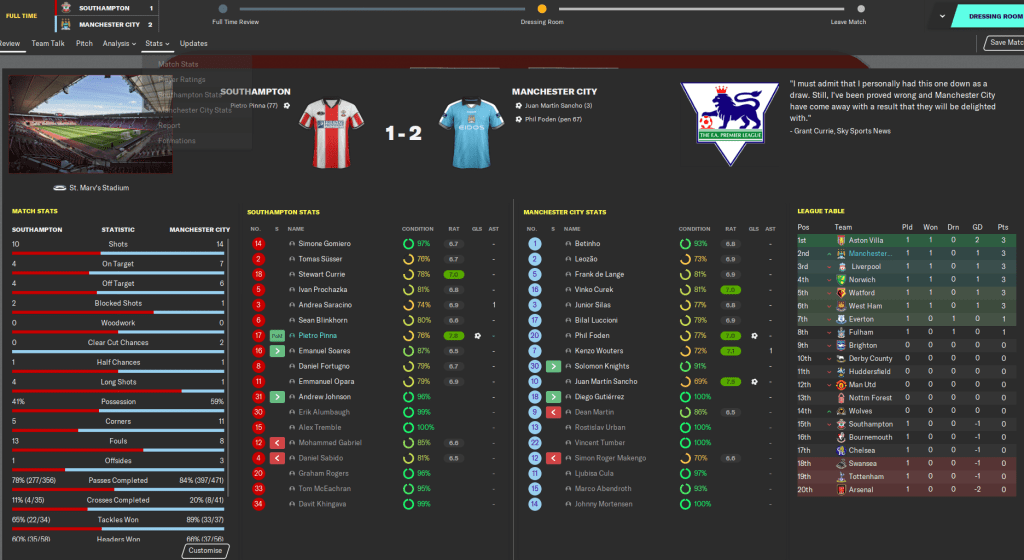This screenshot has width=1024, height=560.
Task: Click Customise under the match stats
Action: pos(206,551)
